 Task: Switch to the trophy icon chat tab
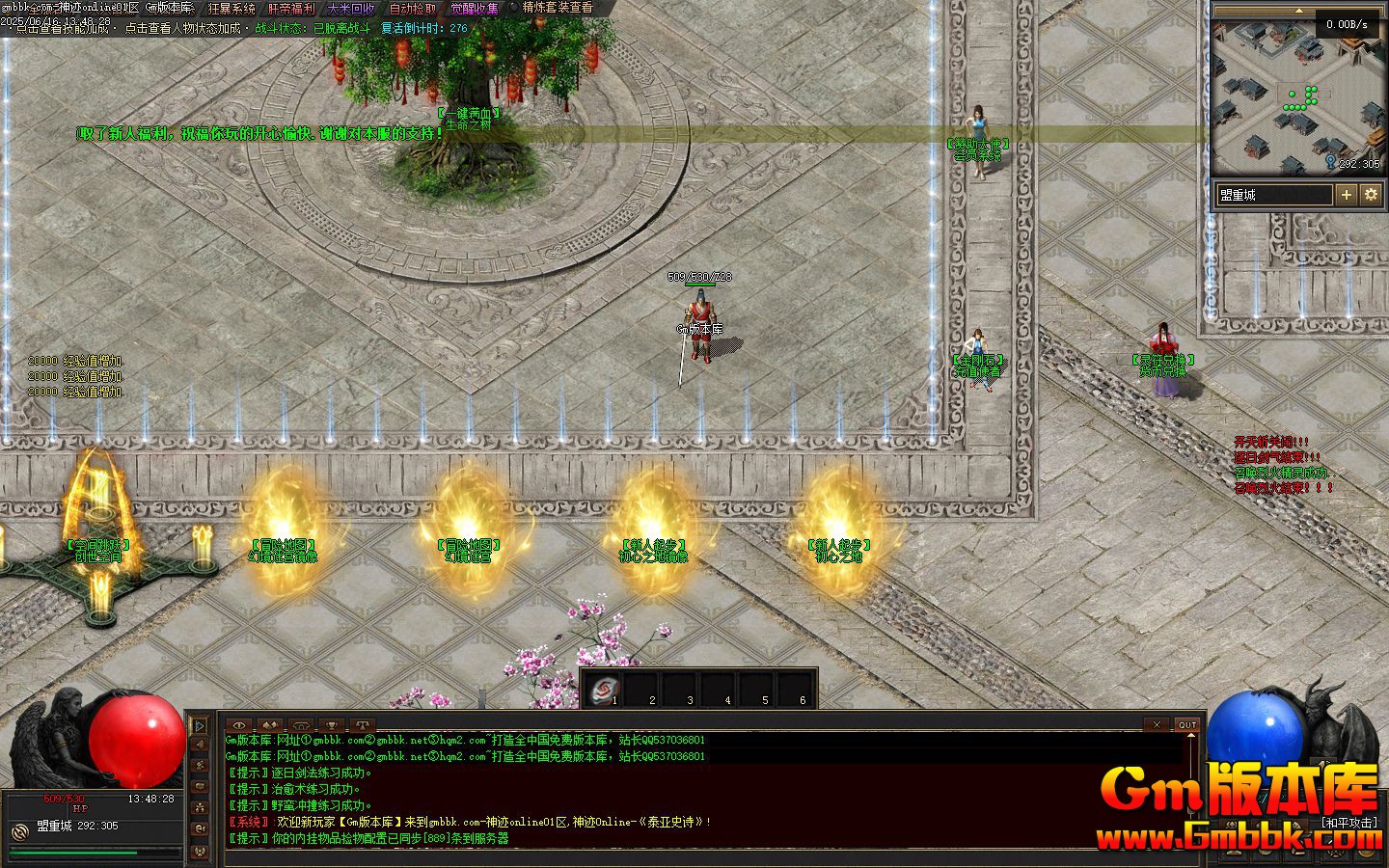point(332,725)
